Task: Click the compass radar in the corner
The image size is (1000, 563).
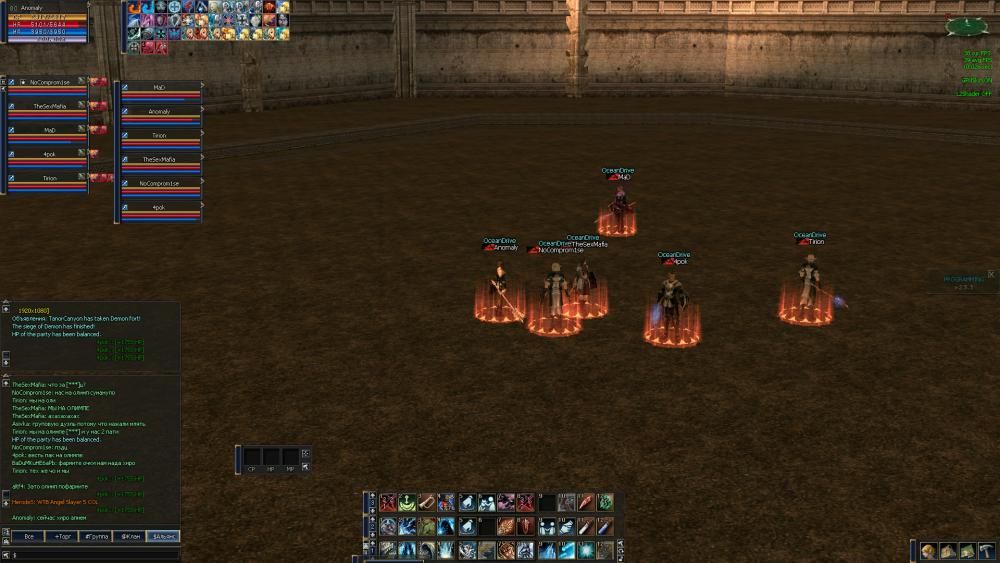Action: click(966, 26)
